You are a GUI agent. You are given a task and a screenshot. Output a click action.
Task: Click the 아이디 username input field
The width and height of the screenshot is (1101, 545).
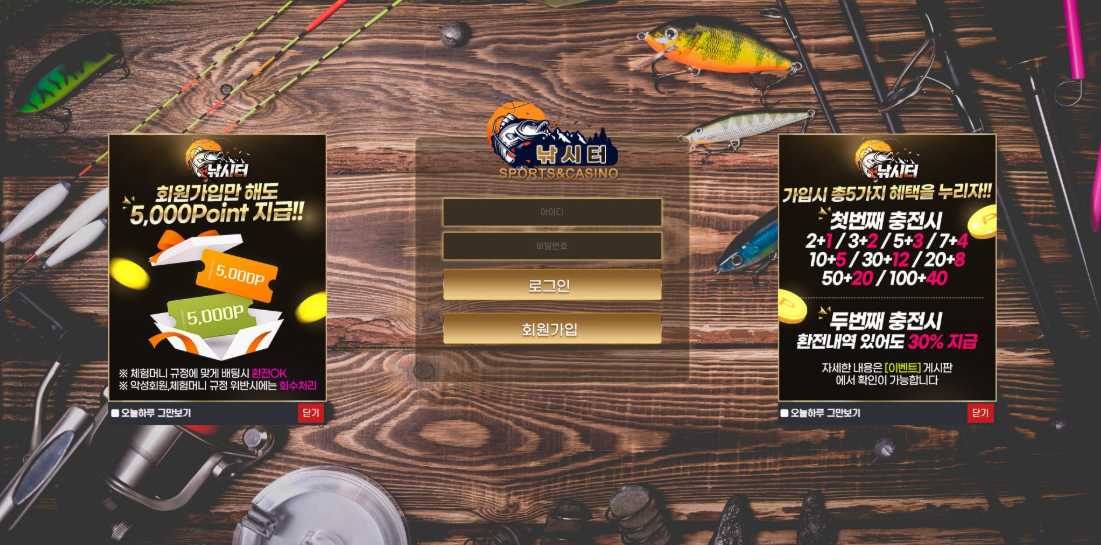pos(552,212)
